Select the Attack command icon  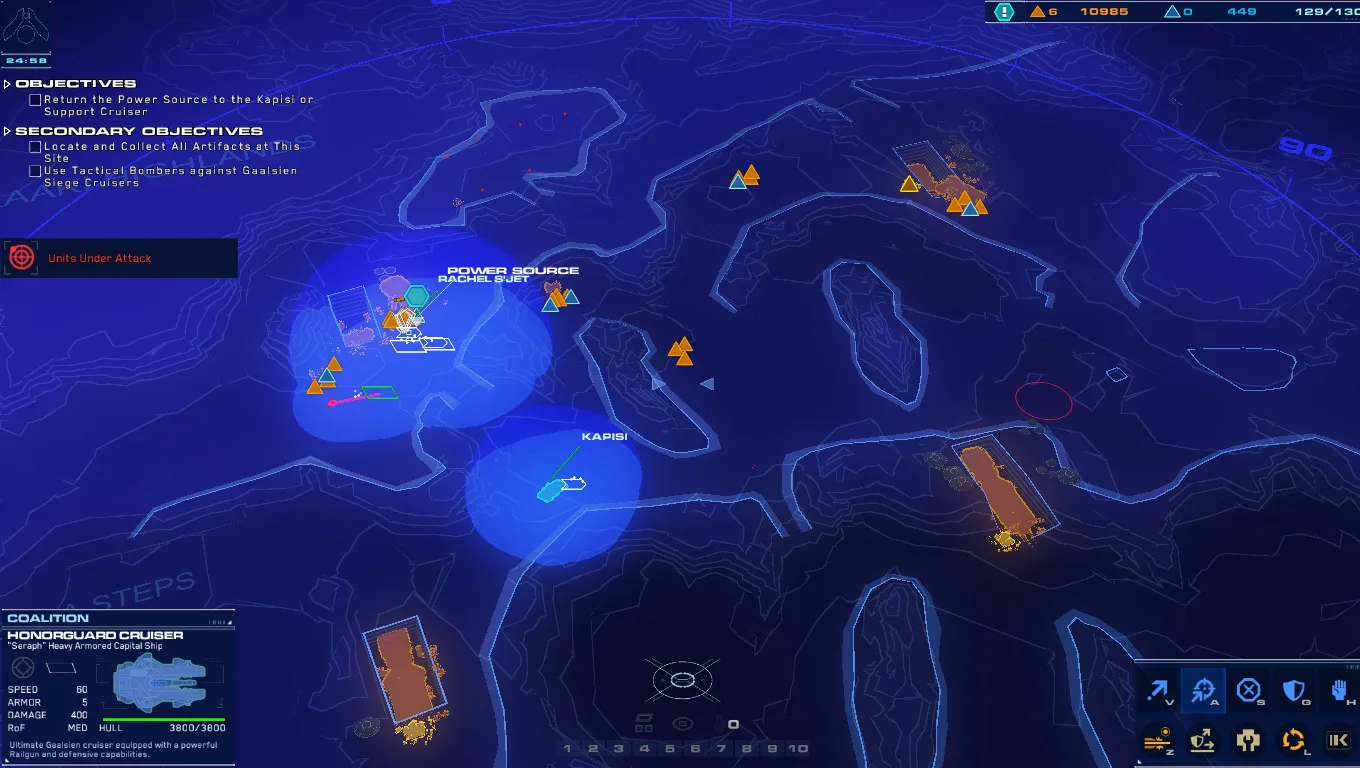point(1203,690)
